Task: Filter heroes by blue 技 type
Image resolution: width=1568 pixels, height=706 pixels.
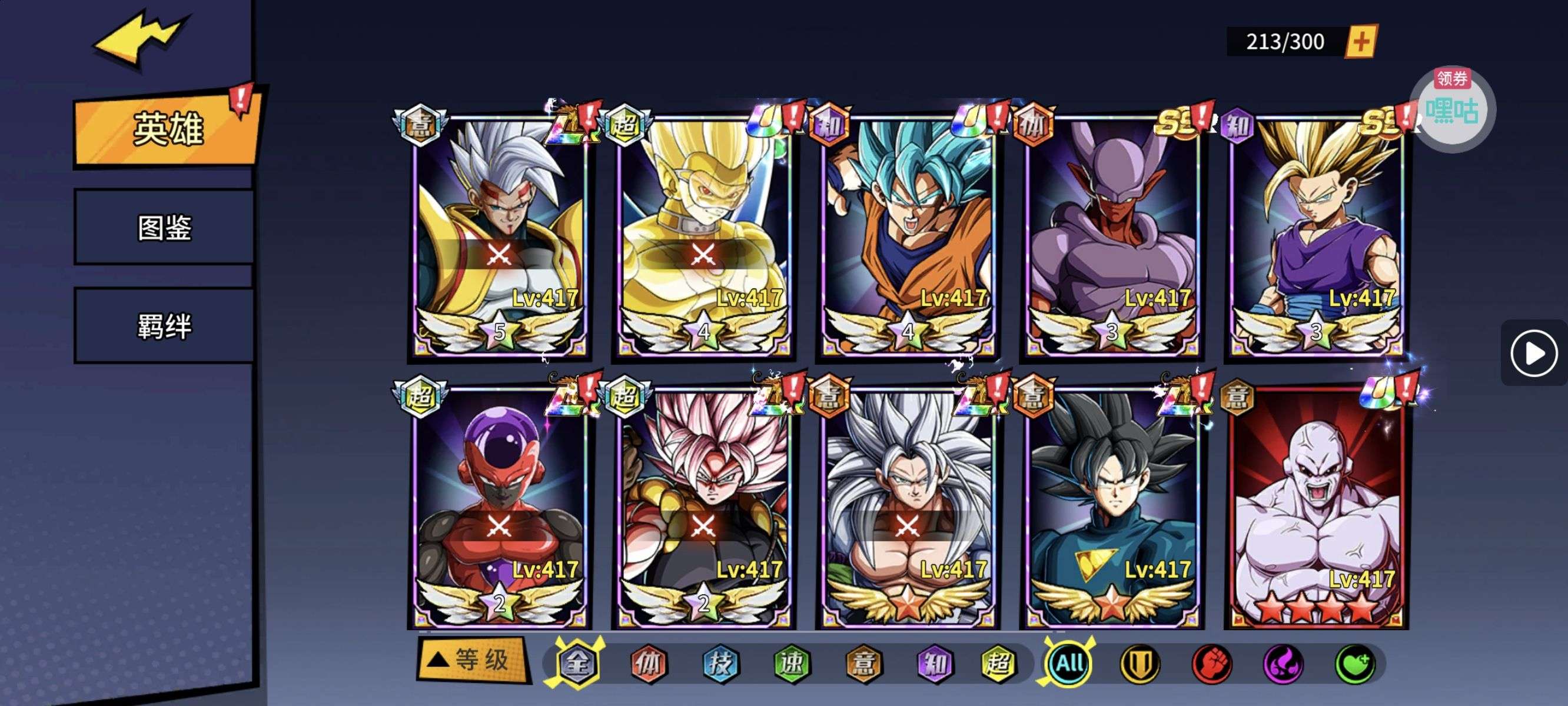Action: pos(720,664)
